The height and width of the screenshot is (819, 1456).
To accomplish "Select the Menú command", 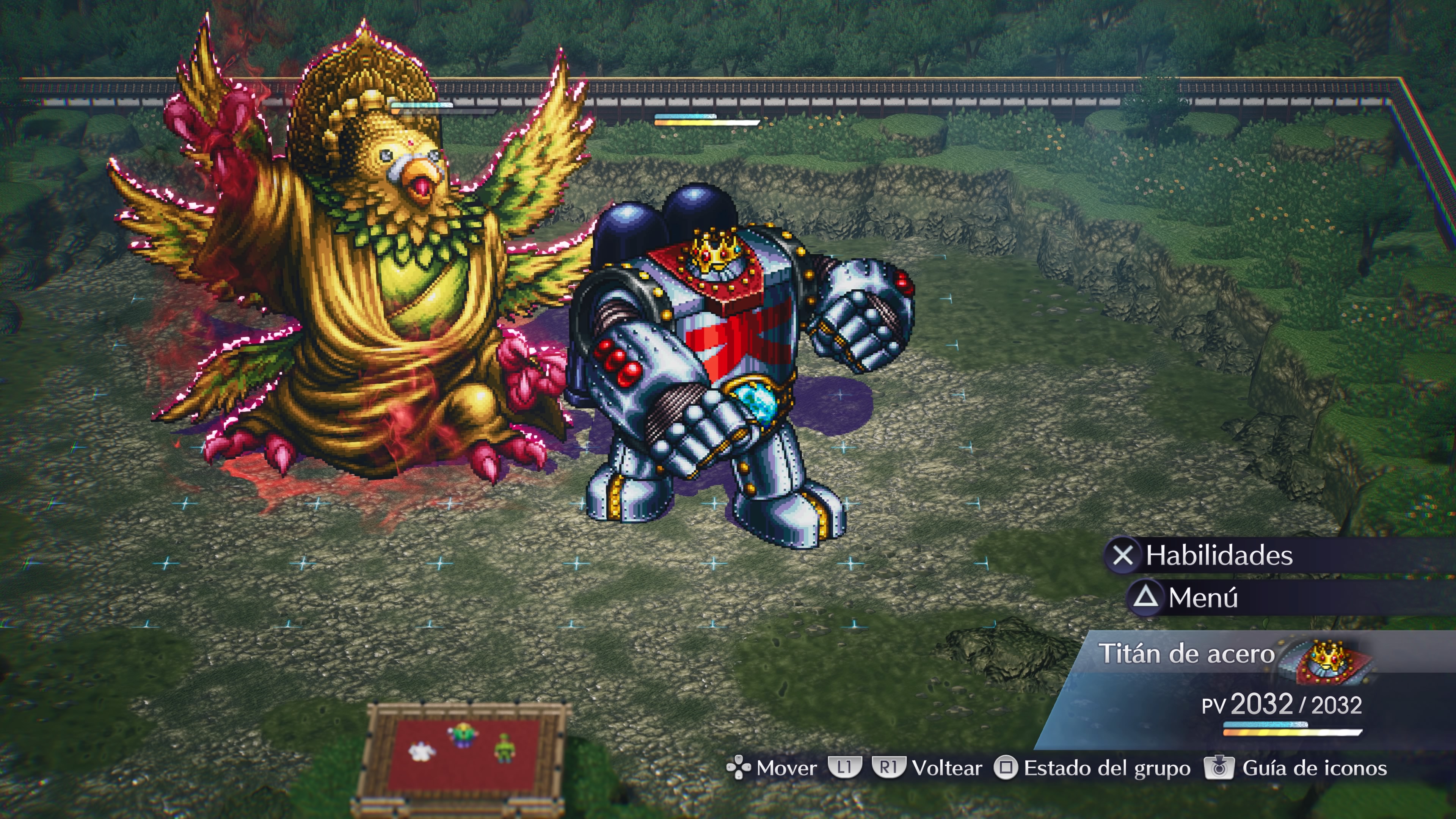I will tap(1202, 598).
